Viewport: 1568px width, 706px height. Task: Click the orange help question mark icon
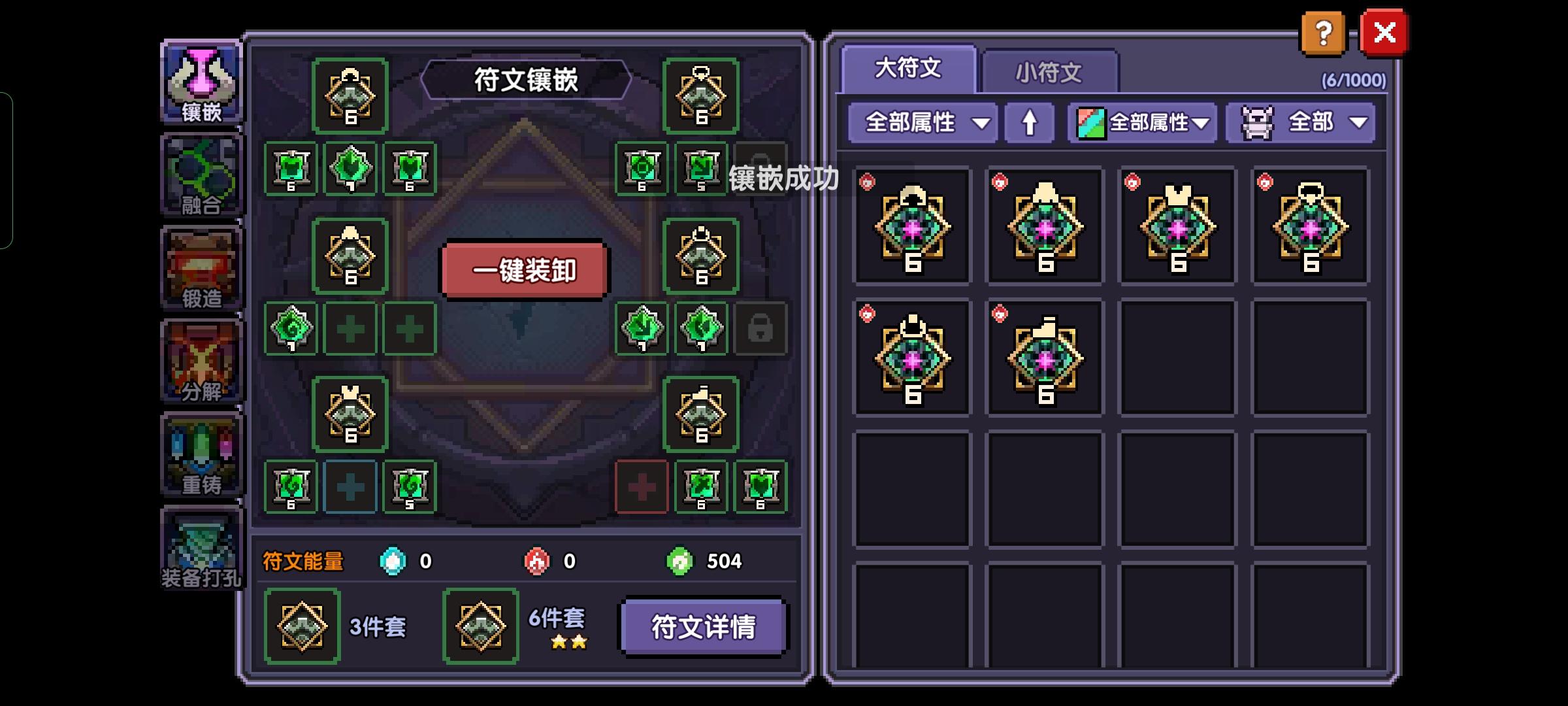1321,33
